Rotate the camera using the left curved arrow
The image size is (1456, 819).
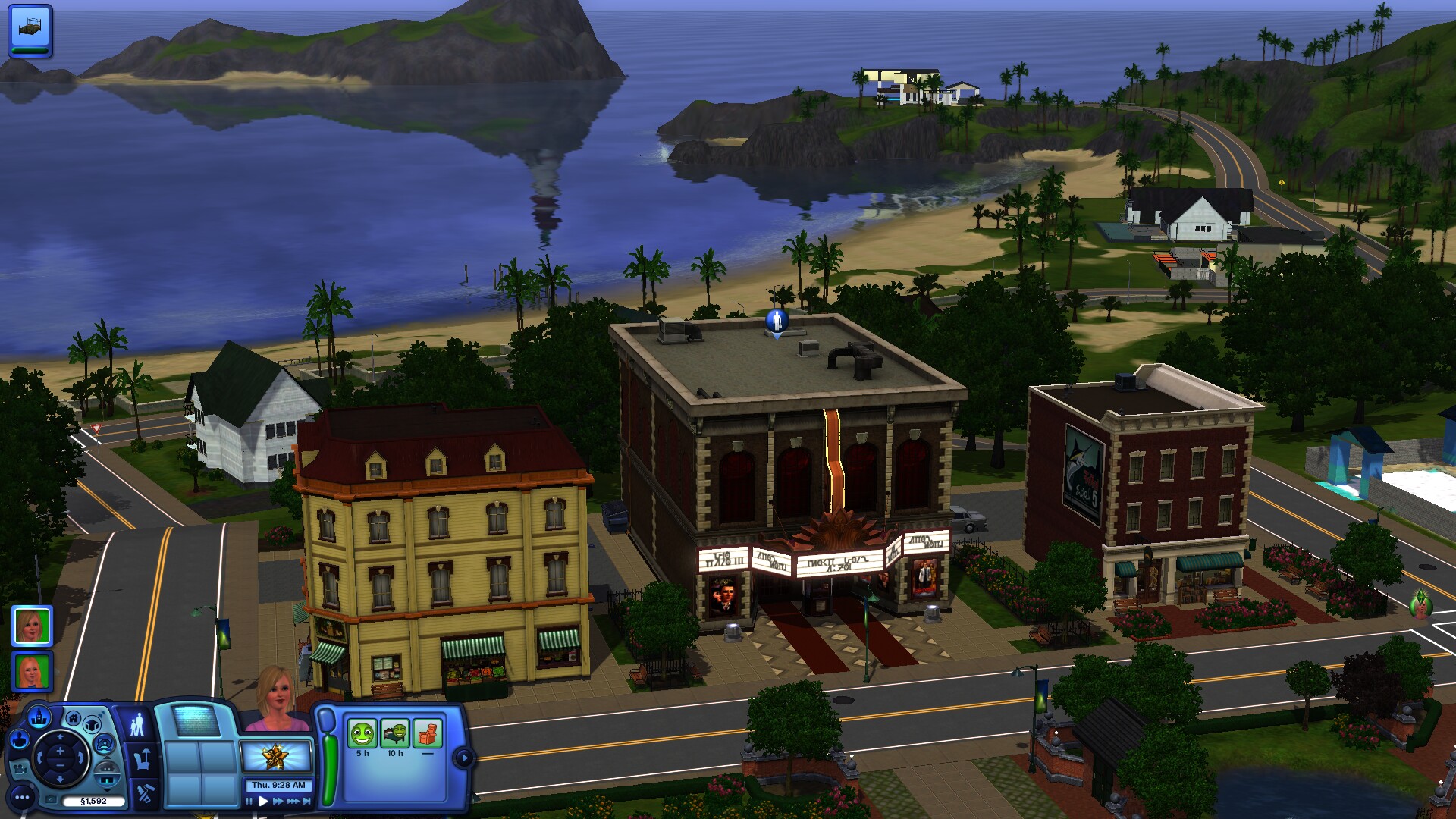point(41,757)
